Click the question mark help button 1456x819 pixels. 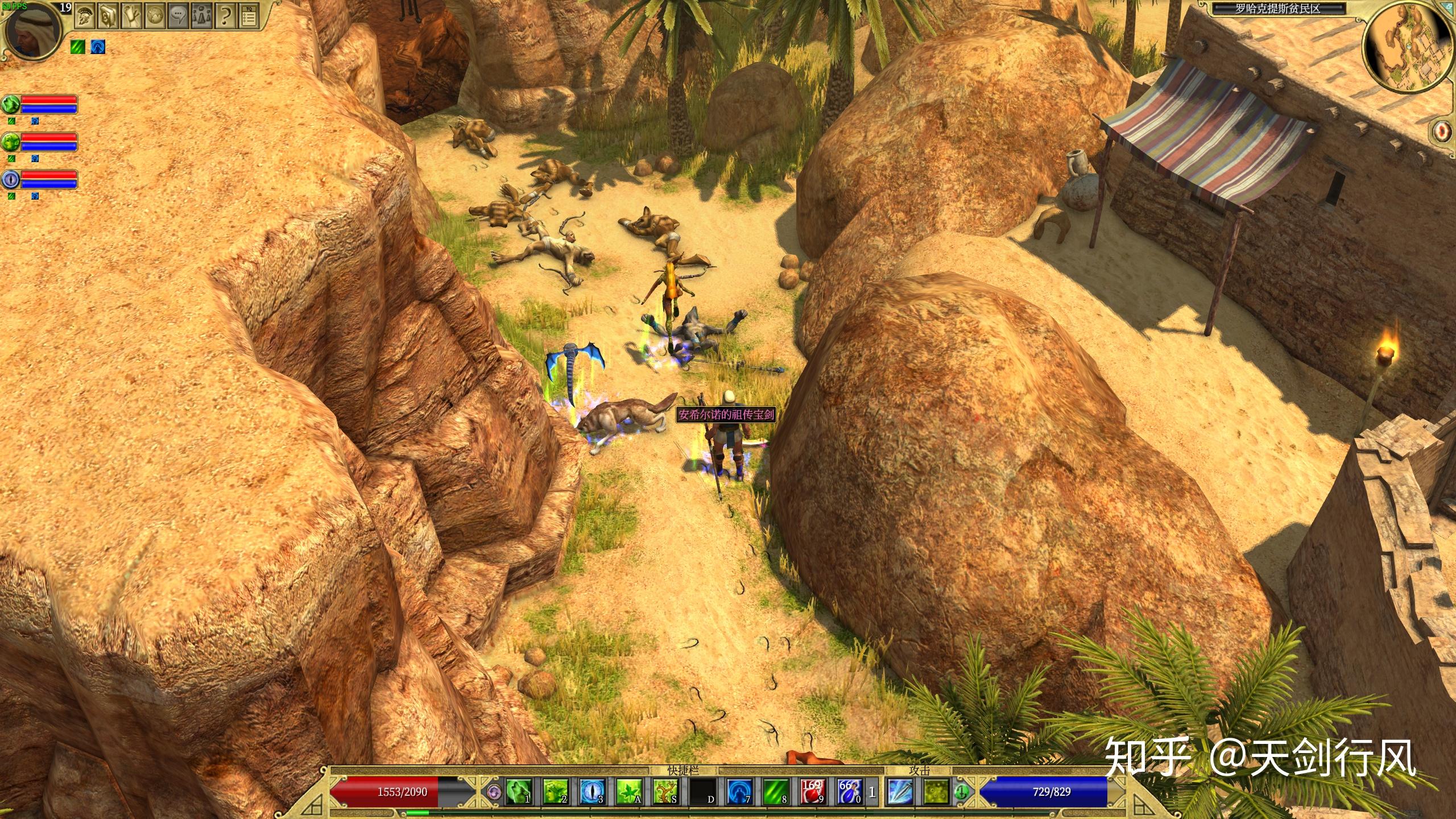tap(225, 16)
